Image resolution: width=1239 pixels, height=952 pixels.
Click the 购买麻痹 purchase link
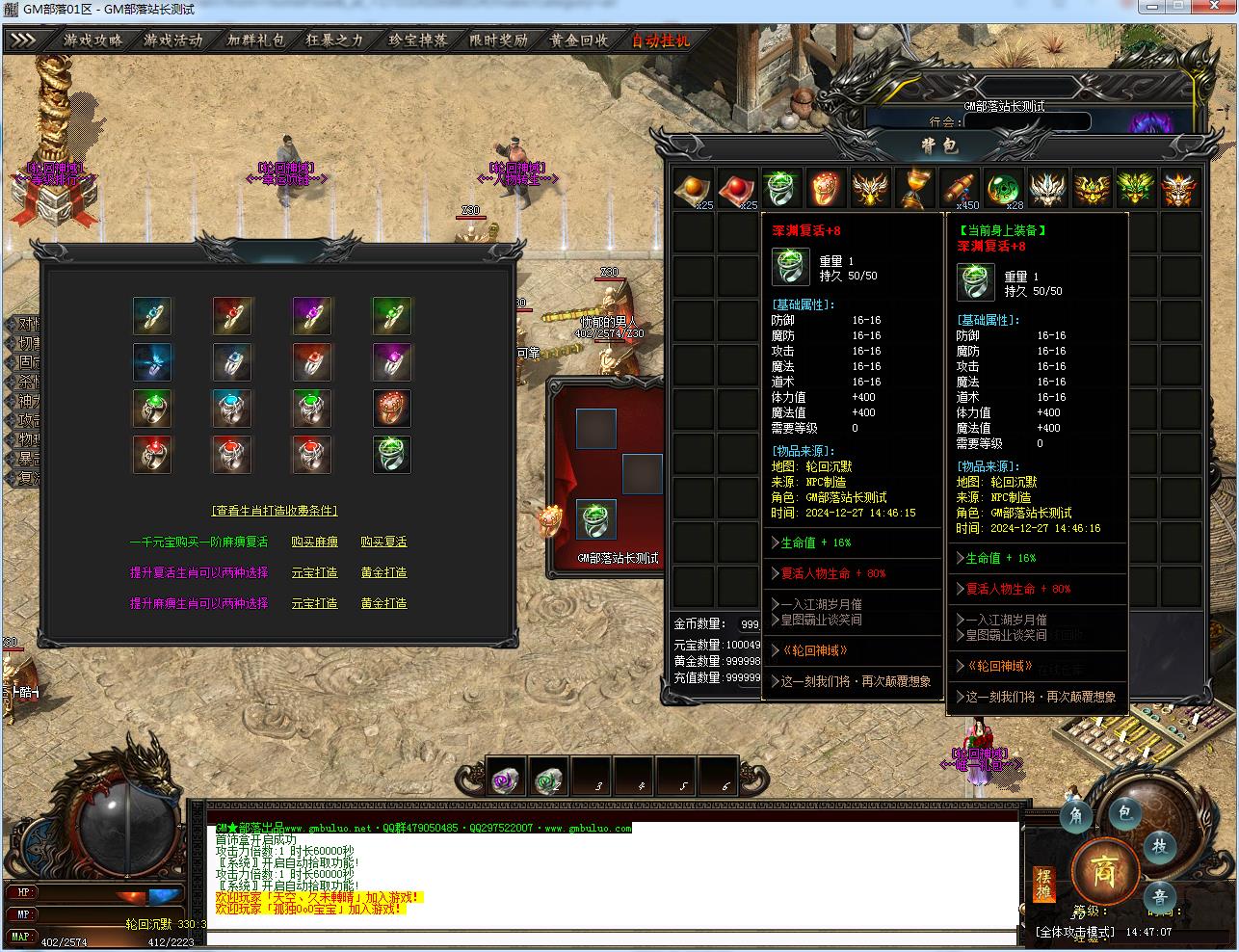pyautogui.click(x=314, y=542)
